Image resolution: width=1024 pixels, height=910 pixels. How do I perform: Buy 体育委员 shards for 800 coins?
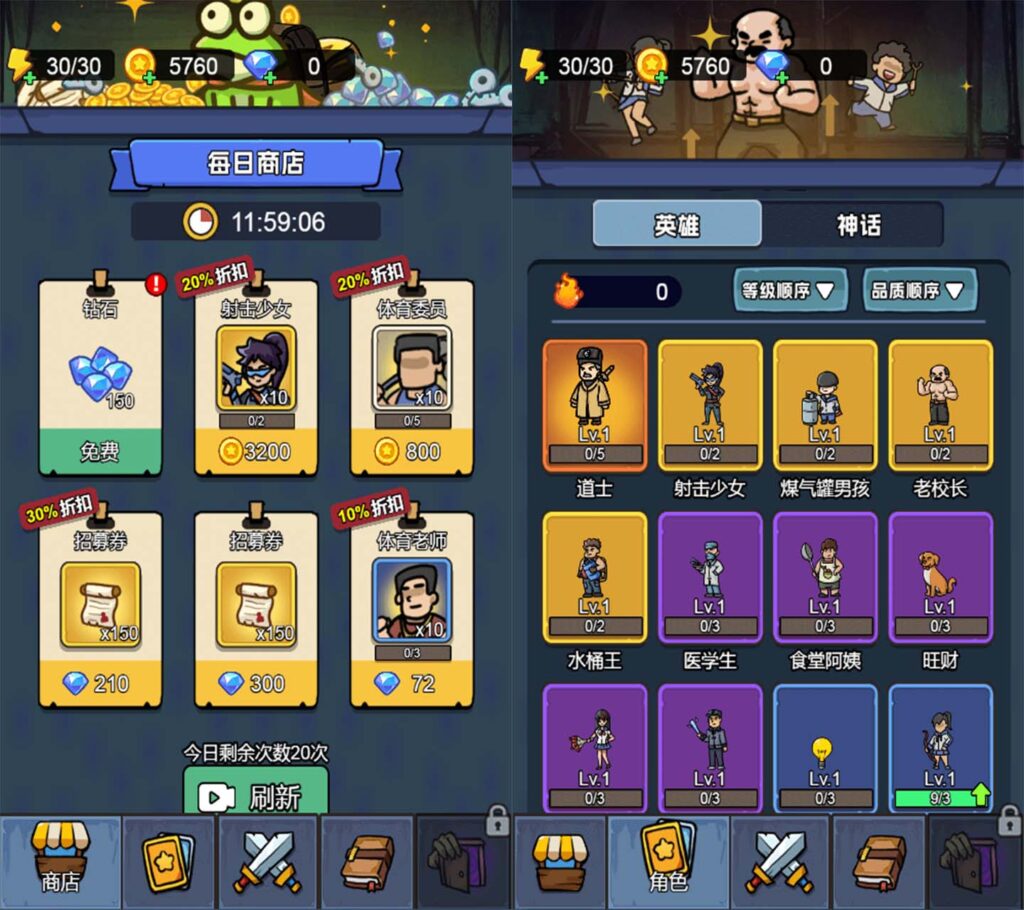pos(411,451)
